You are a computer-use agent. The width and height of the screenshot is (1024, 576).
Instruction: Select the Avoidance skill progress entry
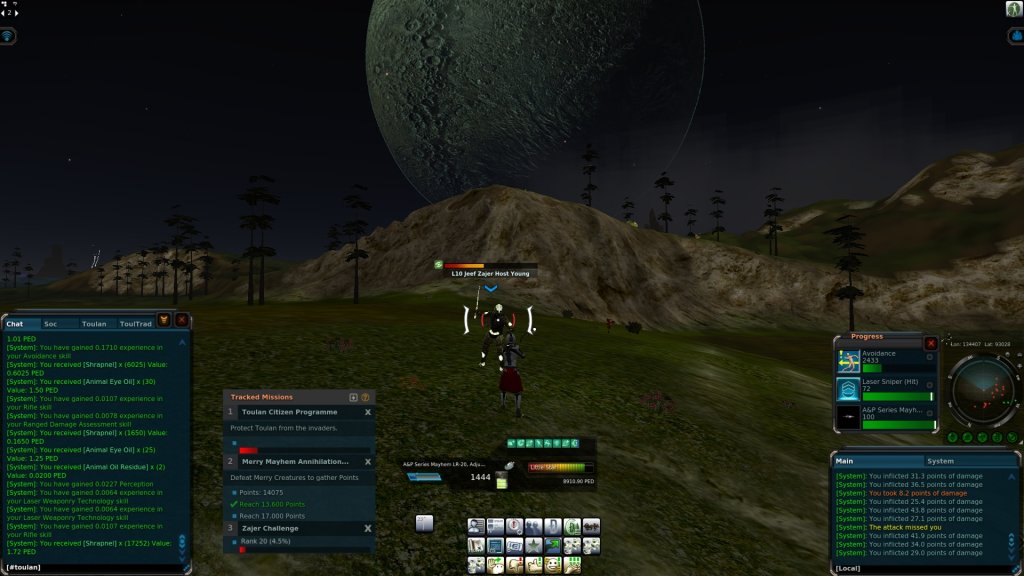click(886, 361)
